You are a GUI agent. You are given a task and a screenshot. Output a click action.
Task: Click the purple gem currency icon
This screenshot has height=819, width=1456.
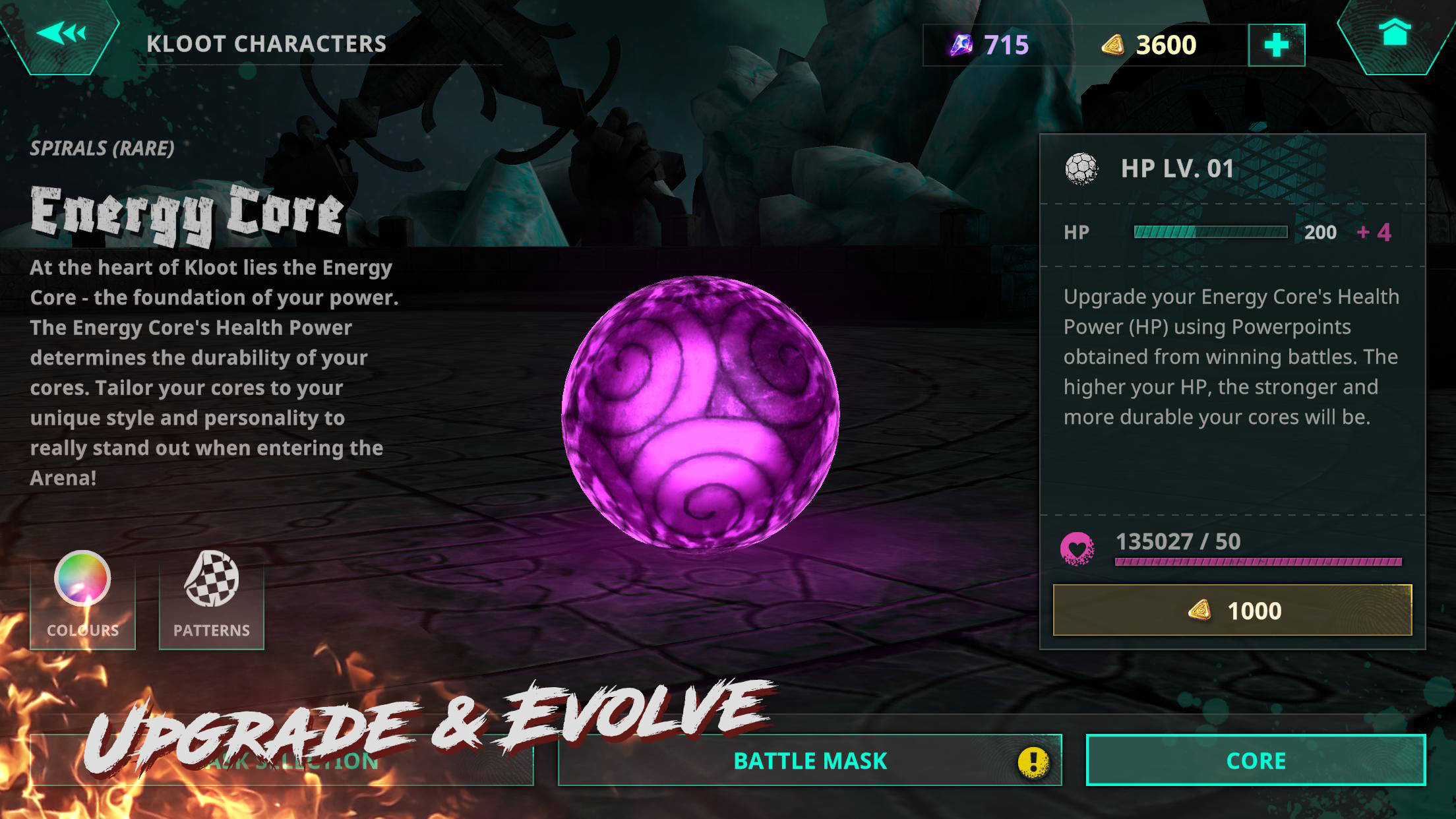[x=963, y=44]
